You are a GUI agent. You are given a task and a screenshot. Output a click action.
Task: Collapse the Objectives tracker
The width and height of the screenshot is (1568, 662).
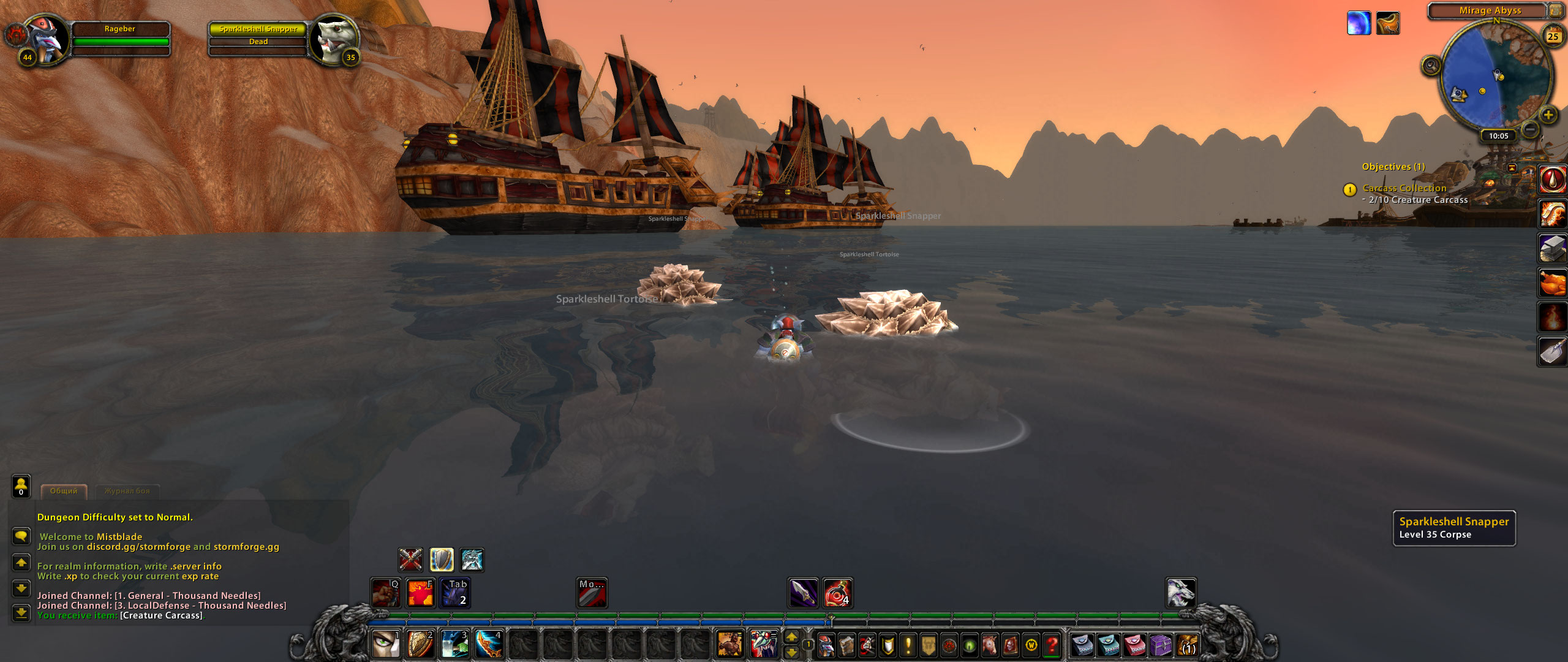1512,167
